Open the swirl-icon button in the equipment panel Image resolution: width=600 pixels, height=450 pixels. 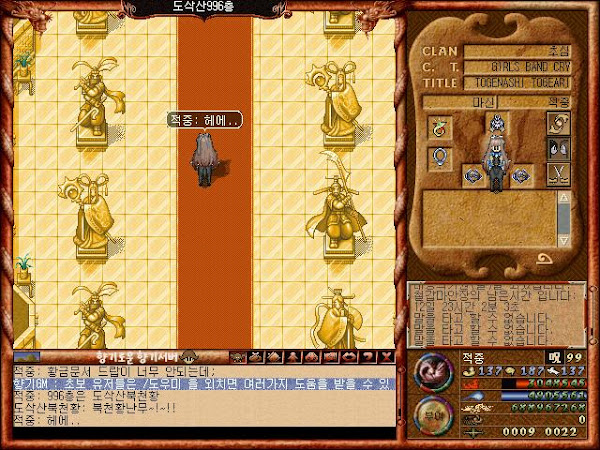[558, 123]
